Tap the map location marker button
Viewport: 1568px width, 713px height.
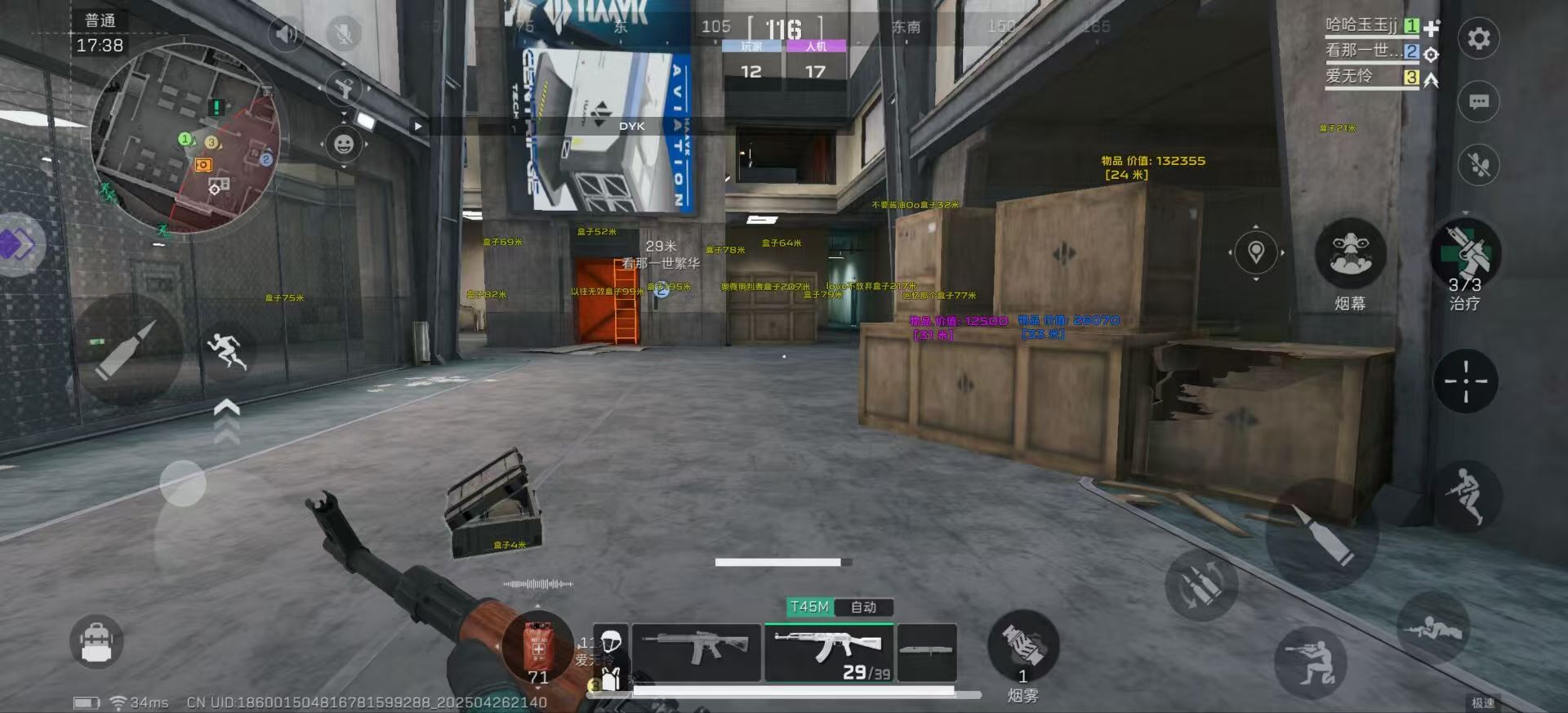coord(1256,252)
